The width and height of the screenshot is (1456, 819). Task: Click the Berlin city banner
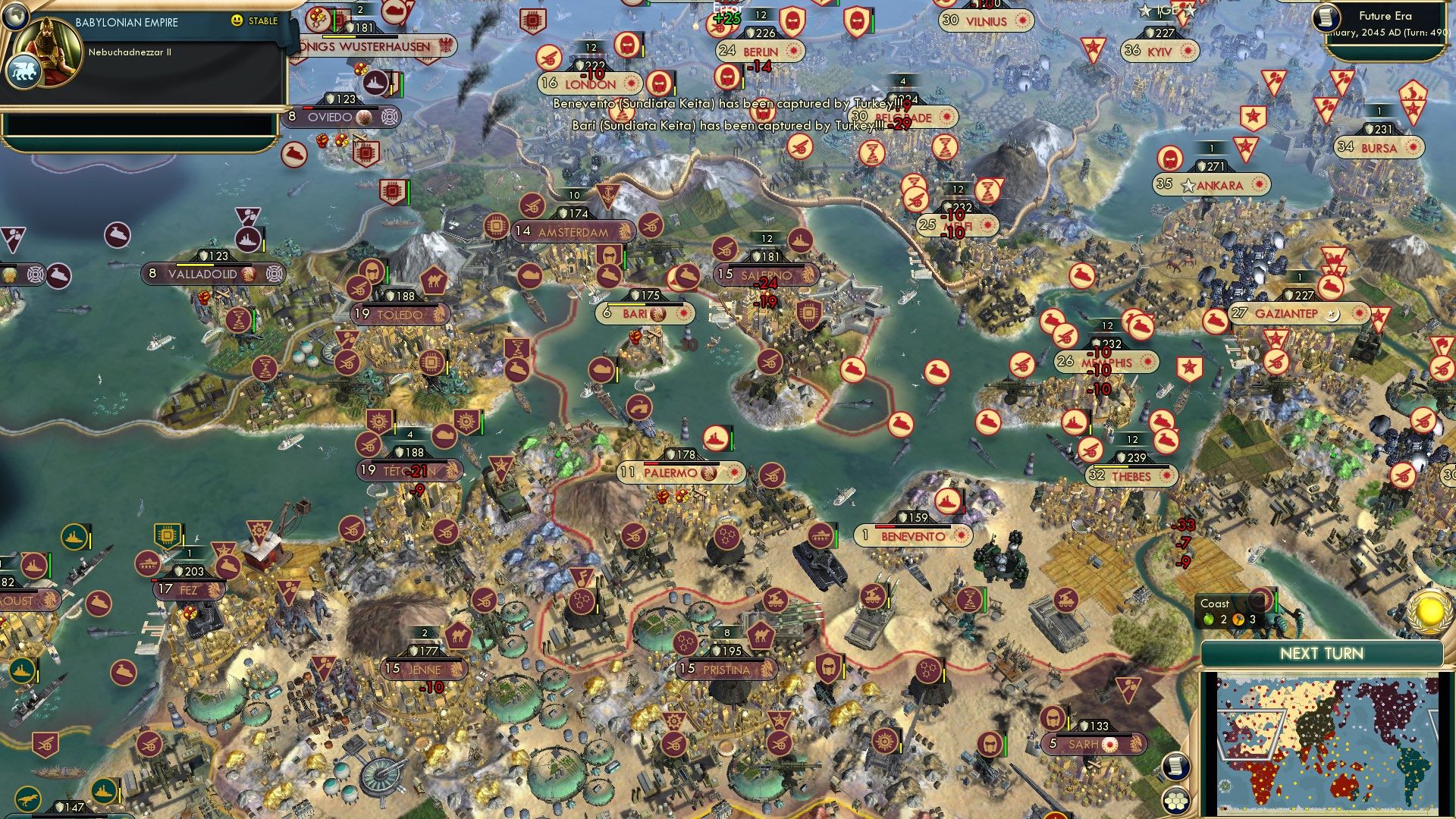[760, 52]
